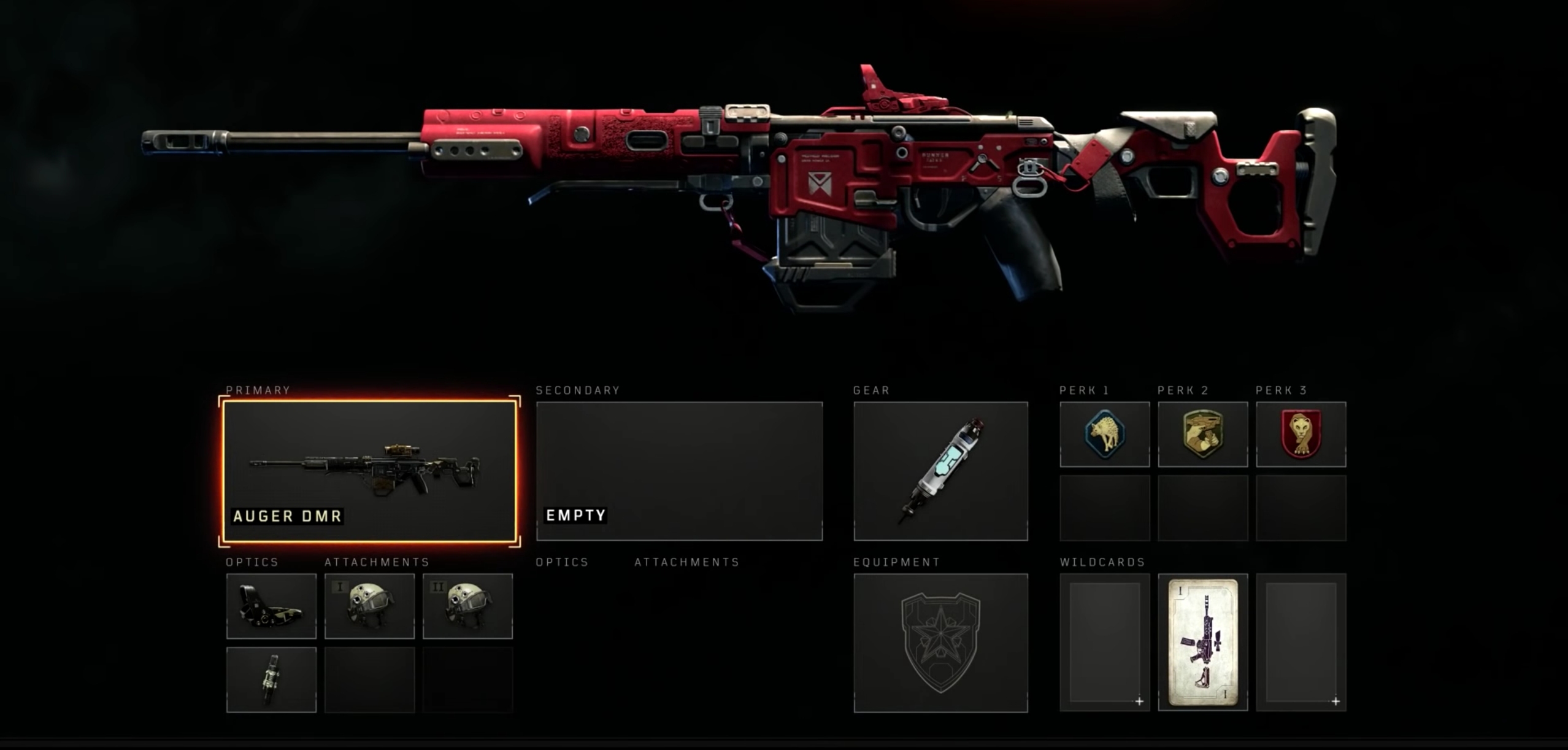Select the helmet attachment slot marked II
Screen dimensions: 1568x750
pyautogui.click(x=467, y=606)
